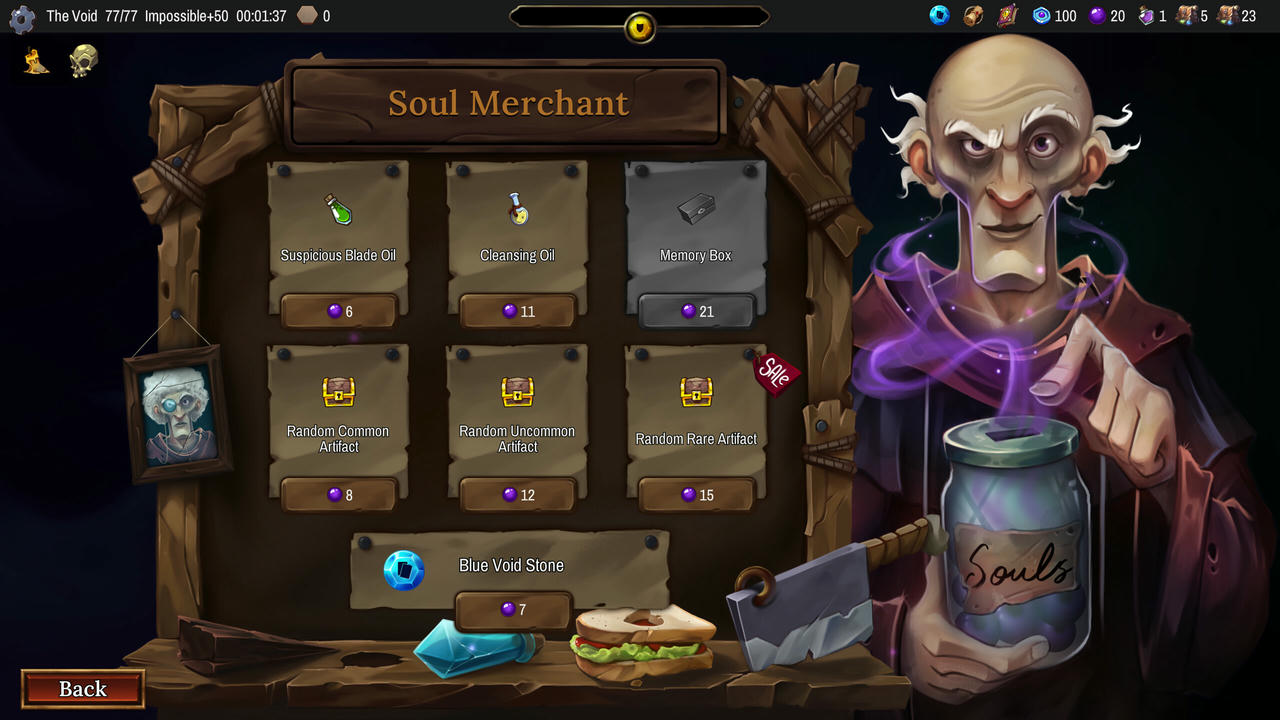Select the Cleansing Oil vial icon

click(517, 211)
